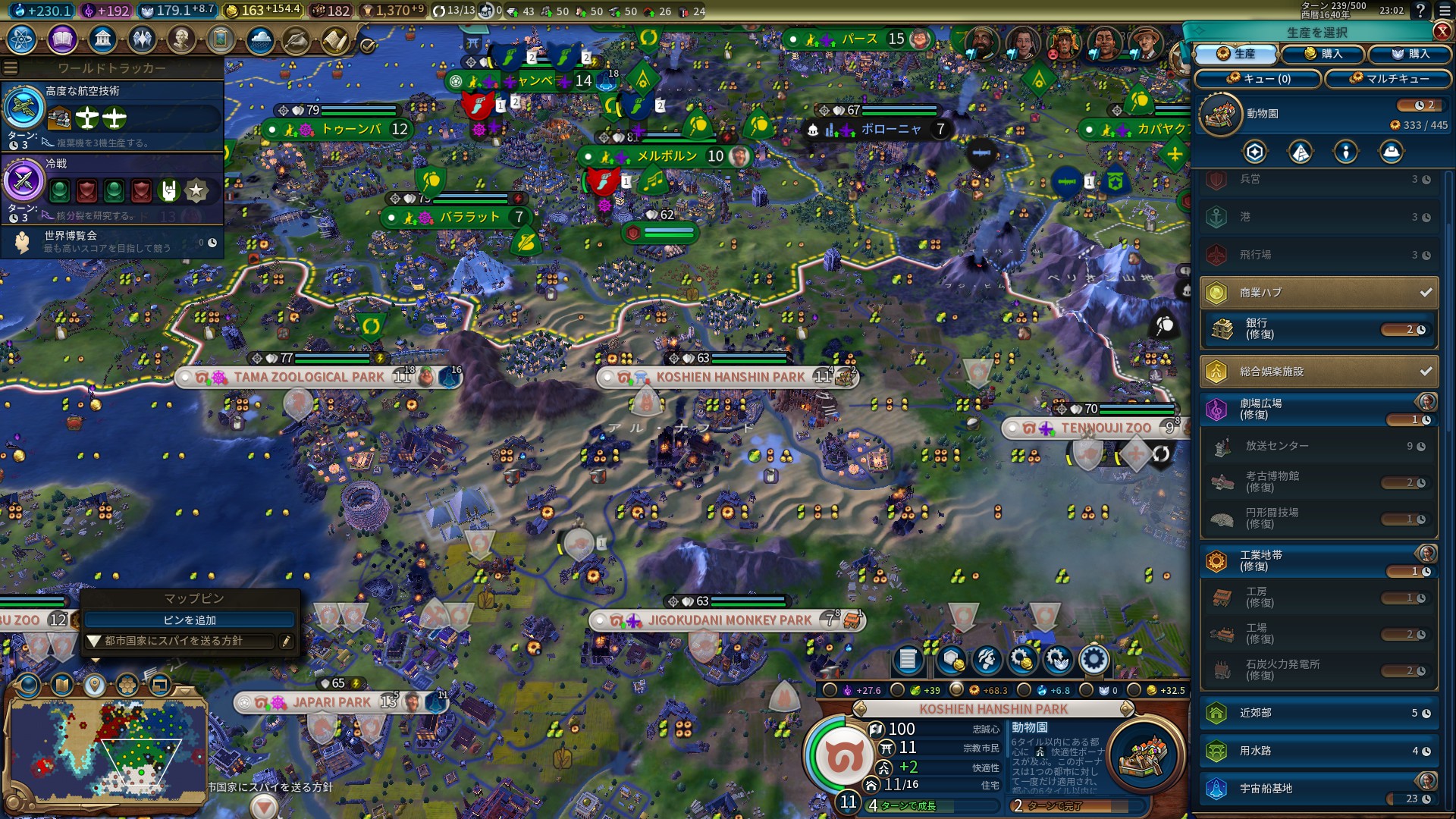The height and width of the screenshot is (819, 1456).
Task: Open the civics tree button
Action: click(62, 39)
